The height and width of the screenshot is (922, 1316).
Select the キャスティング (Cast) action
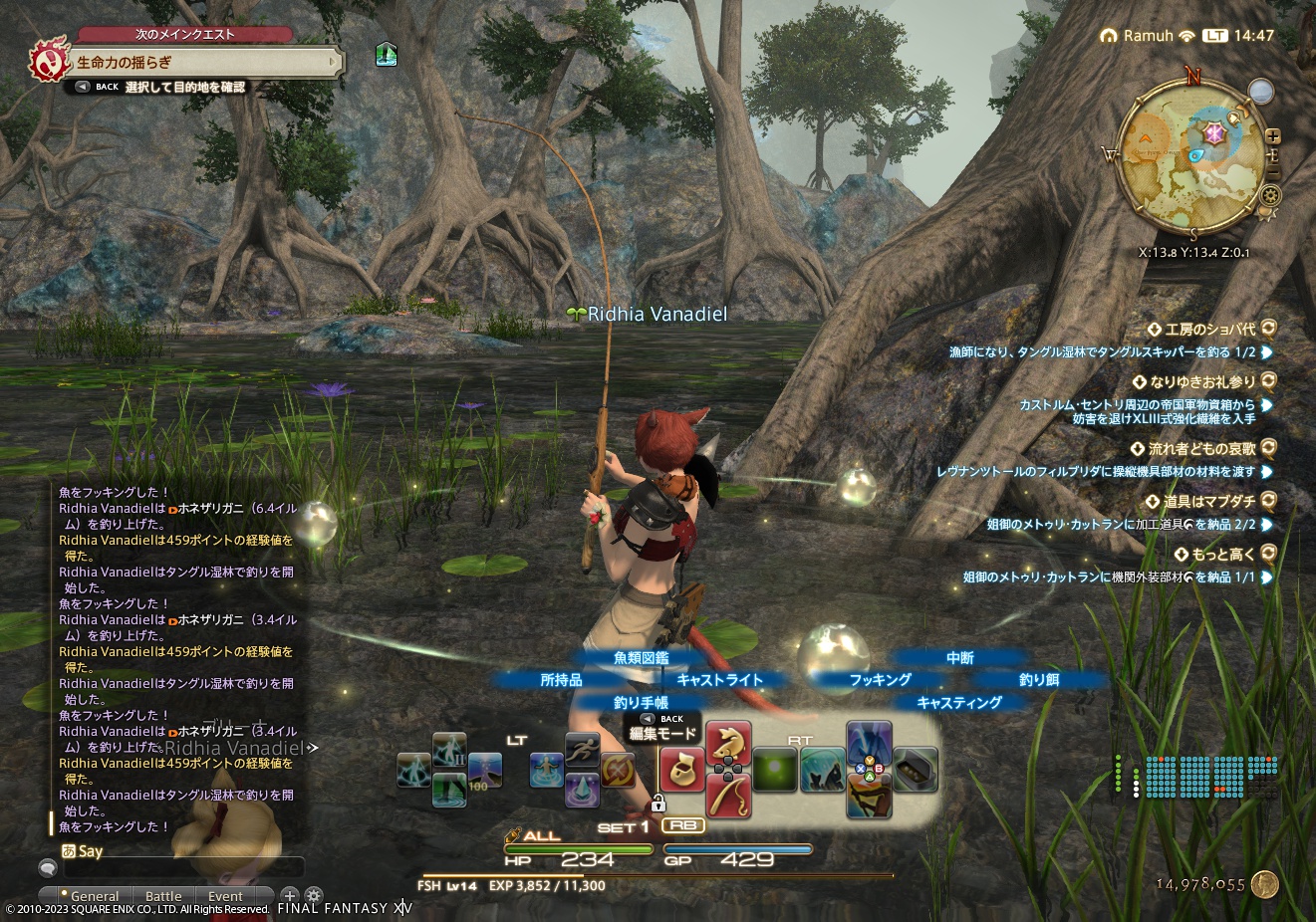(x=958, y=702)
